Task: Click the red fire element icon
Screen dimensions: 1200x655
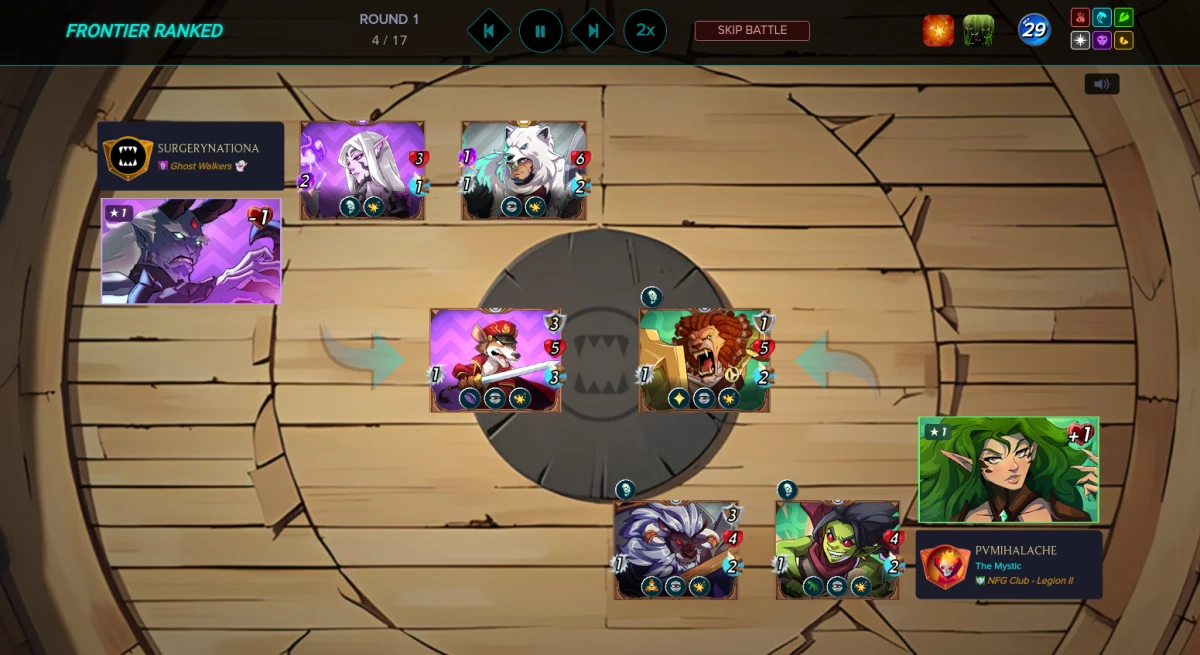Action: pyautogui.click(x=1080, y=18)
